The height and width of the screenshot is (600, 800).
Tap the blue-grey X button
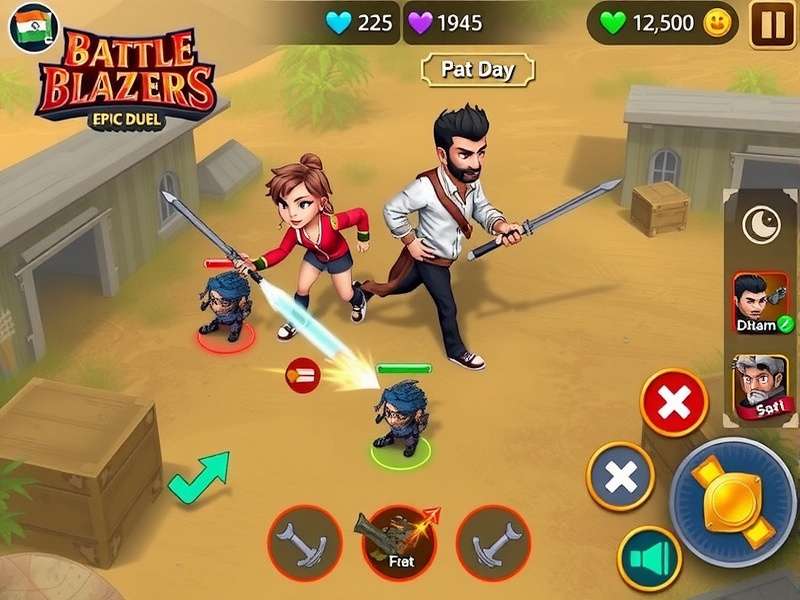point(620,477)
